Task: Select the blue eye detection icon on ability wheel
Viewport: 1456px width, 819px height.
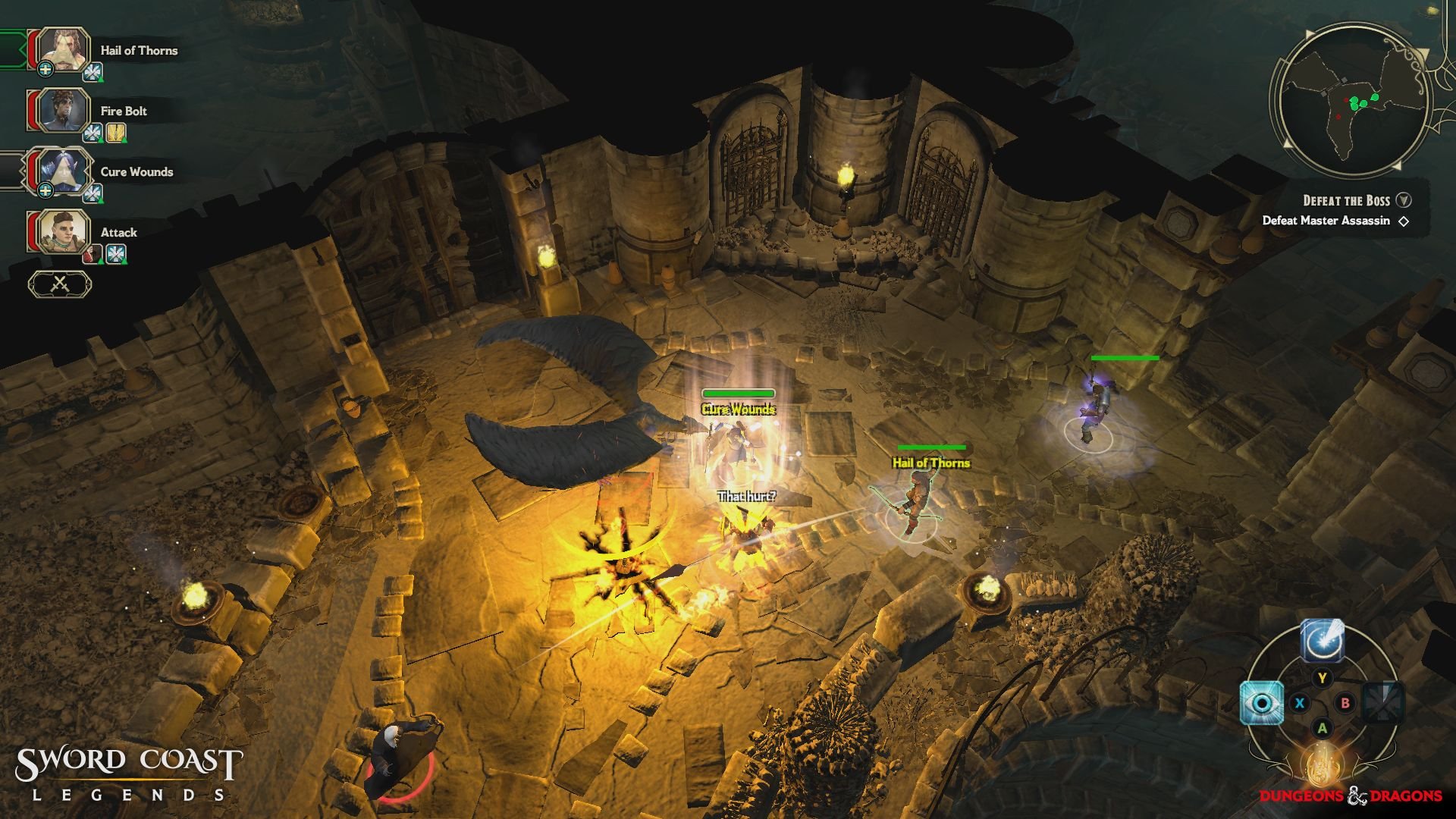Action: (x=1262, y=703)
